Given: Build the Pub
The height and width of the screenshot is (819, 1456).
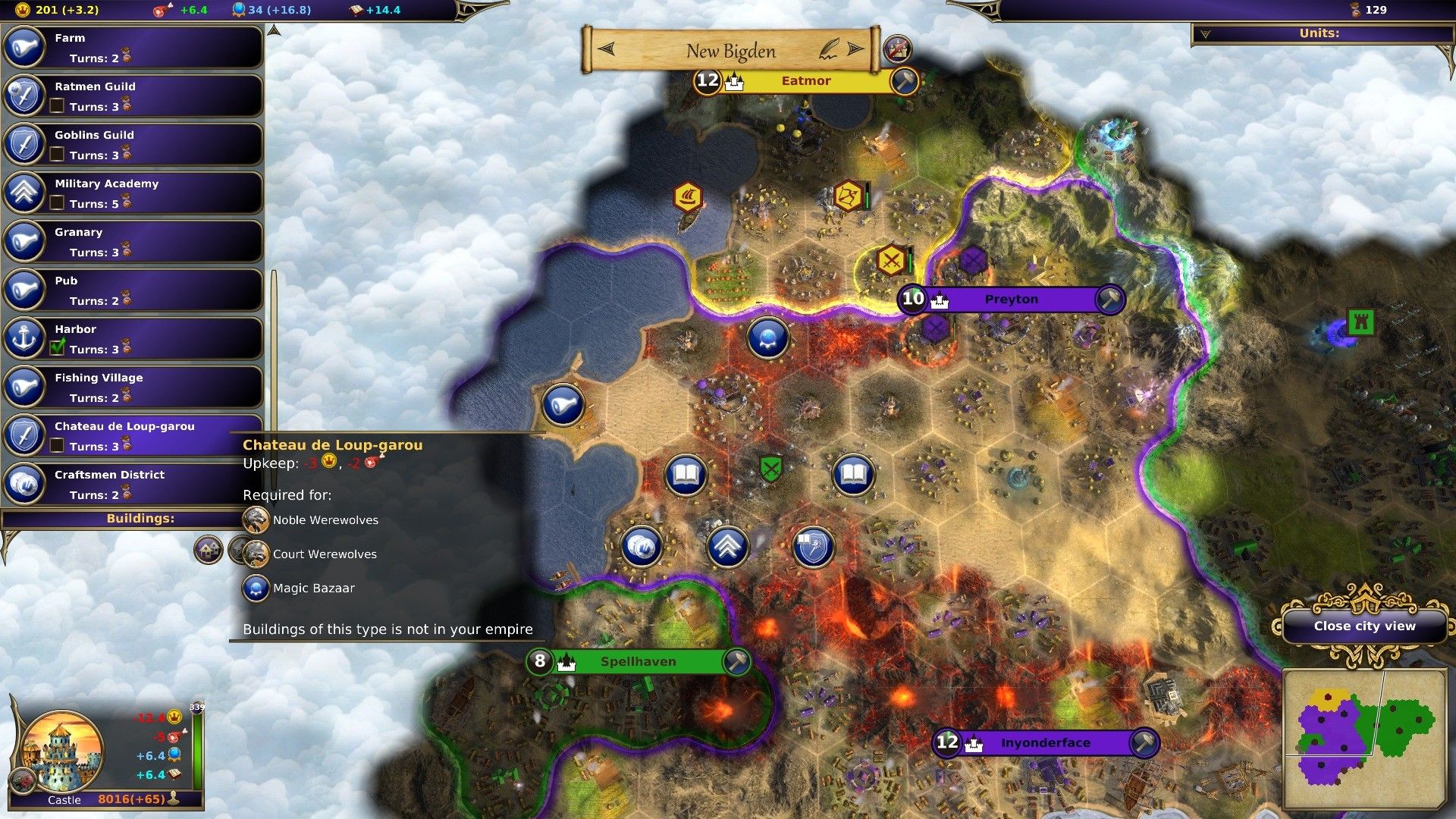Looking at the screenshot, I should pos(133,290).
